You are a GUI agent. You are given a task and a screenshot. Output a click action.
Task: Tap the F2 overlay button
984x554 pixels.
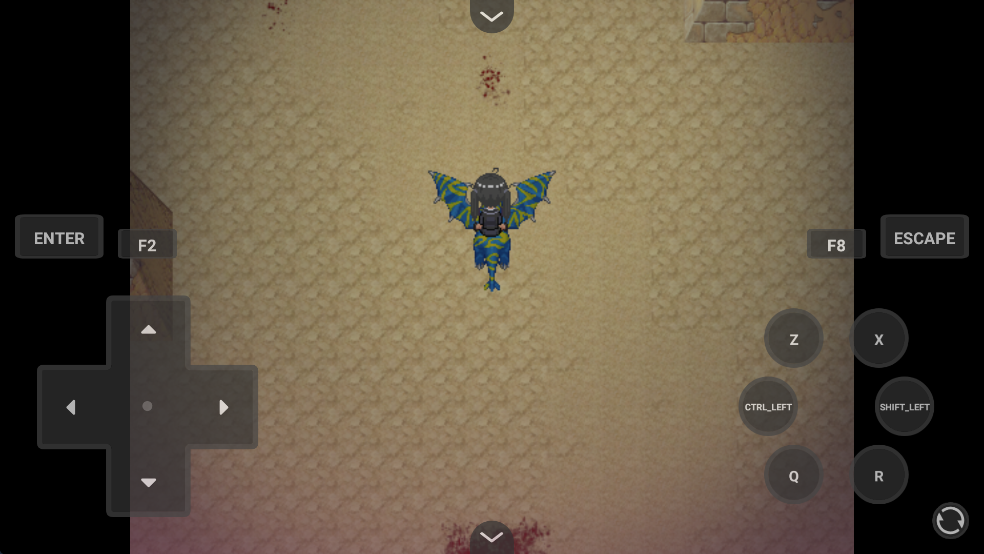(147, 245)
